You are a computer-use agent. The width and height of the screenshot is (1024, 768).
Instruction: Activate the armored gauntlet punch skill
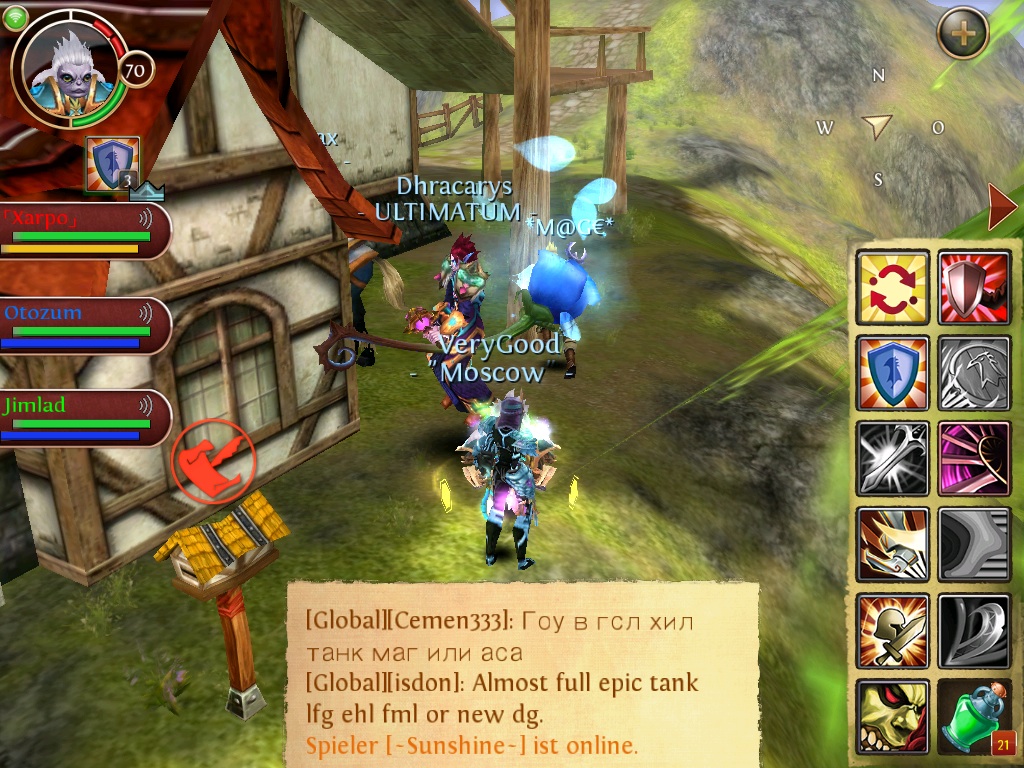coord(893,545)
